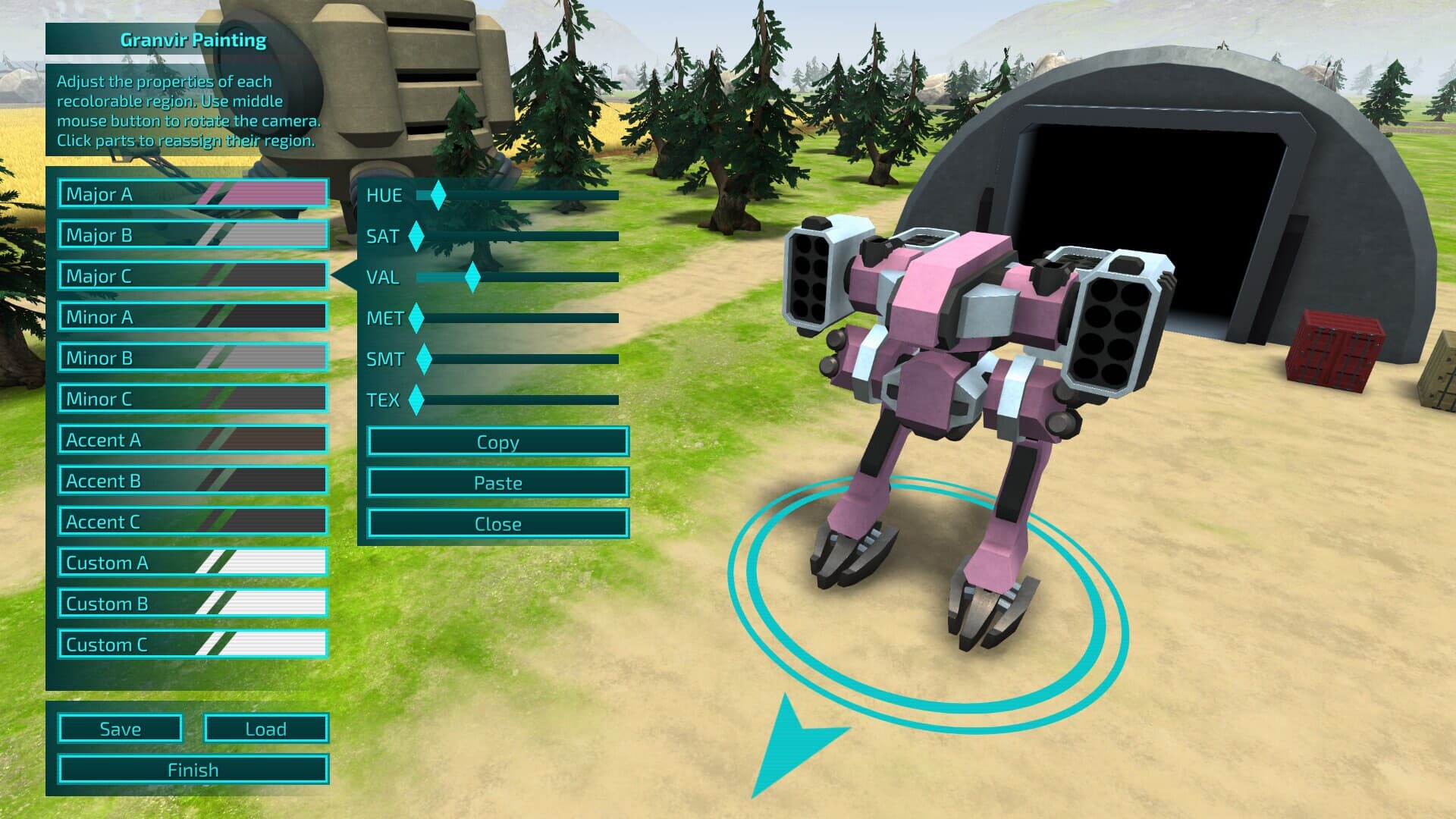The width and height of the screenshot is (1456, 819).
Task: Paste the copied color properties
Action: pyautogui.click(x=497, y=483)
